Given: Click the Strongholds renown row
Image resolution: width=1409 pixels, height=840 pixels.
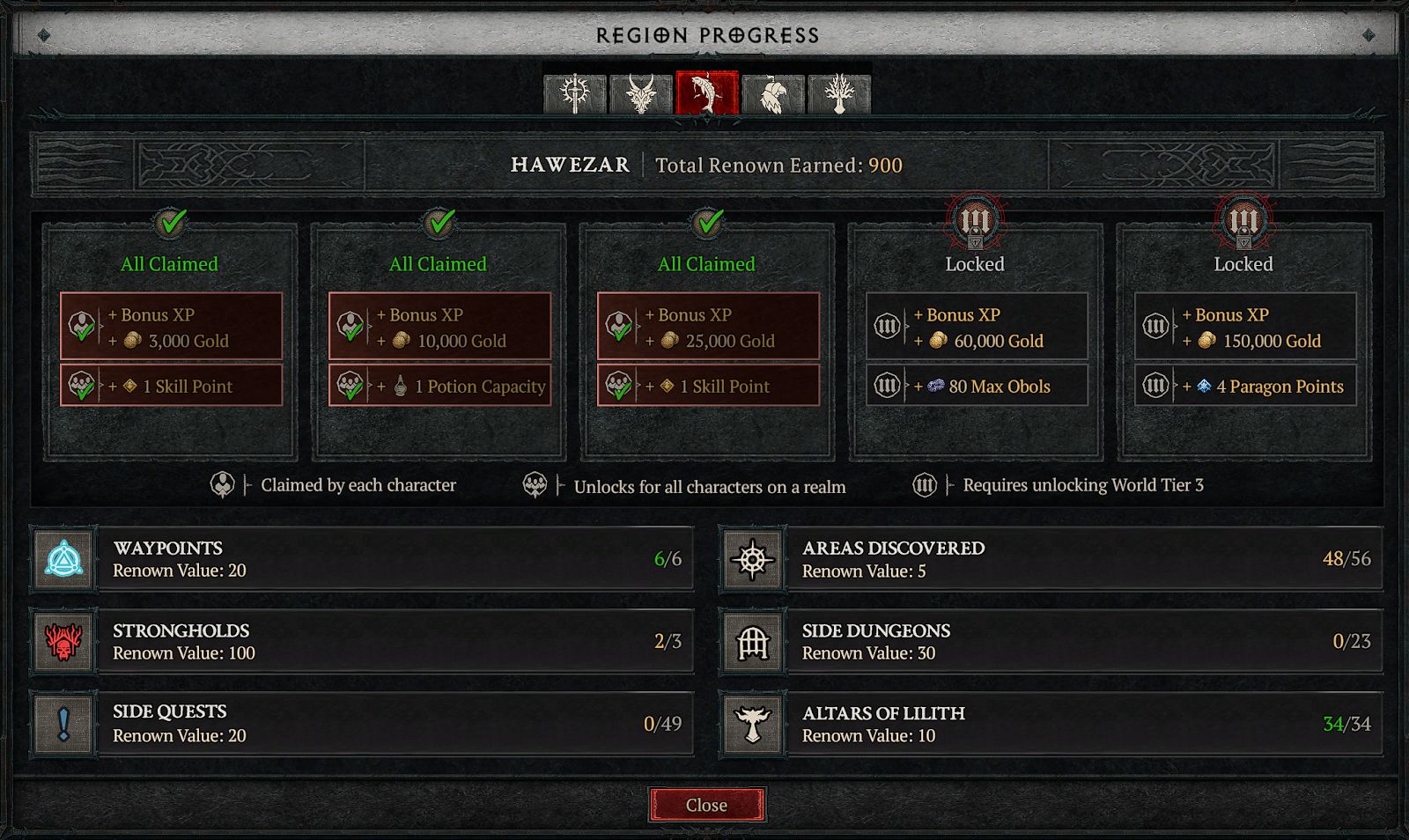Looking at the screenshot, I should tap(363, 642).
